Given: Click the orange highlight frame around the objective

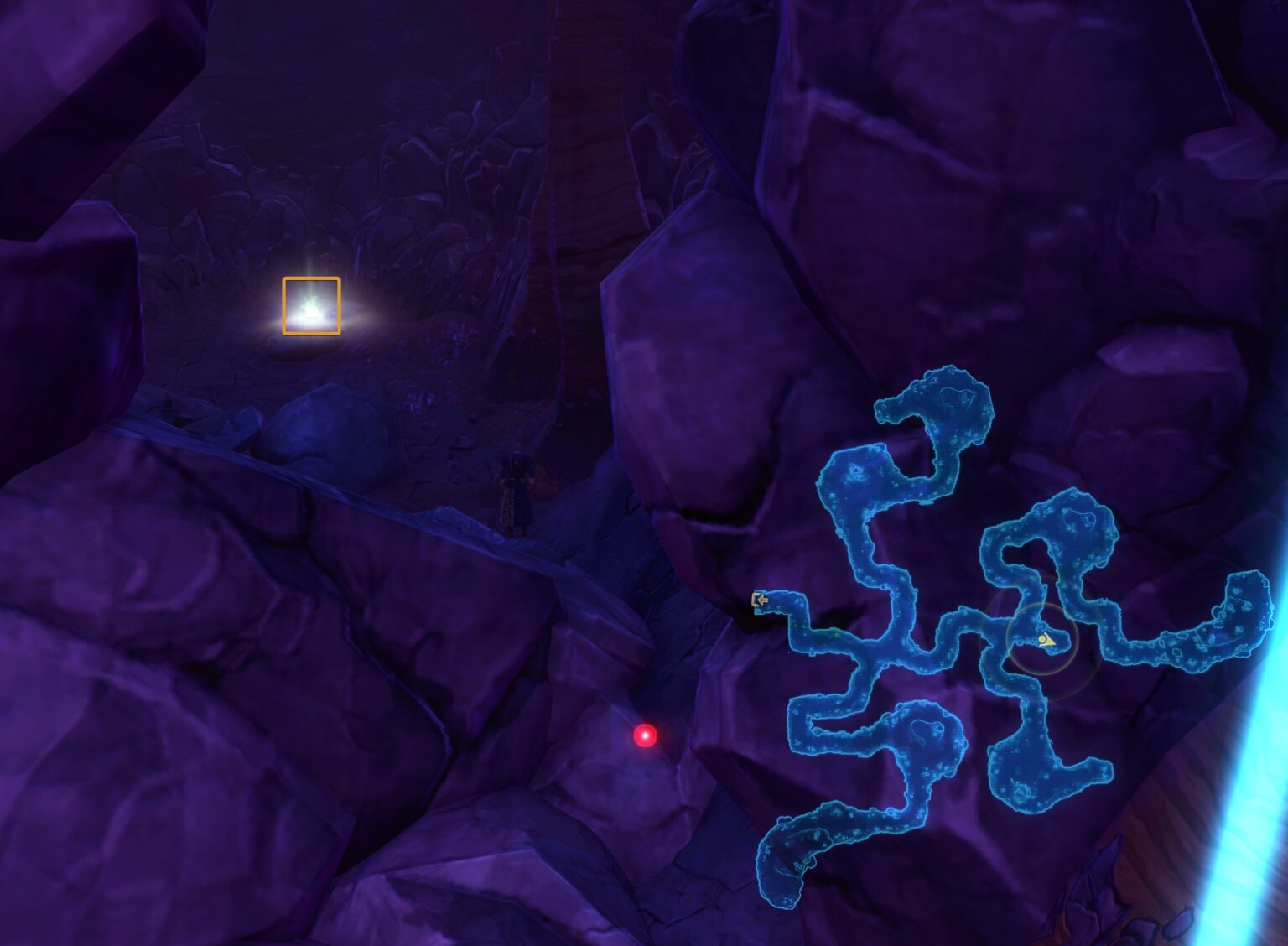Looking at the screenshot, I should (x=311, y=278).
